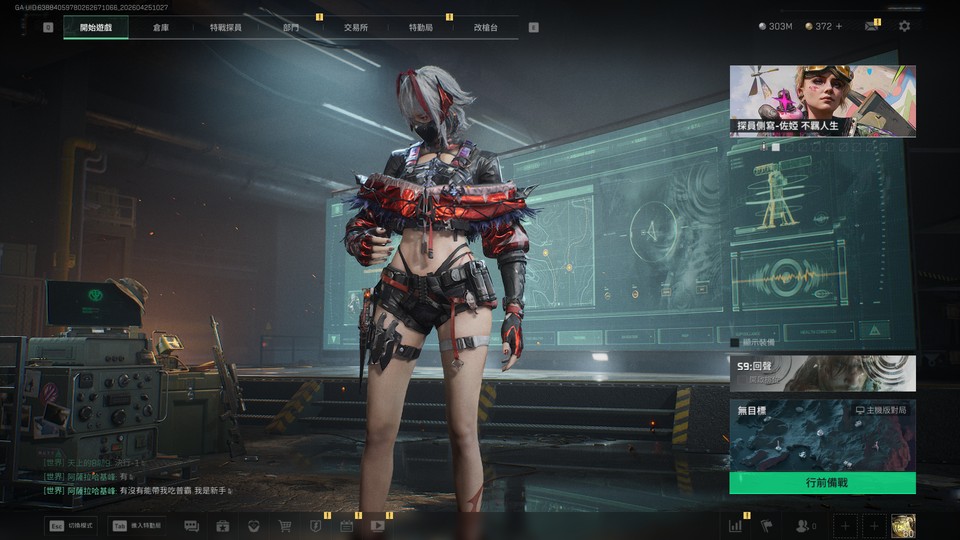Show the bar-chart stats icon

[736, 525]
